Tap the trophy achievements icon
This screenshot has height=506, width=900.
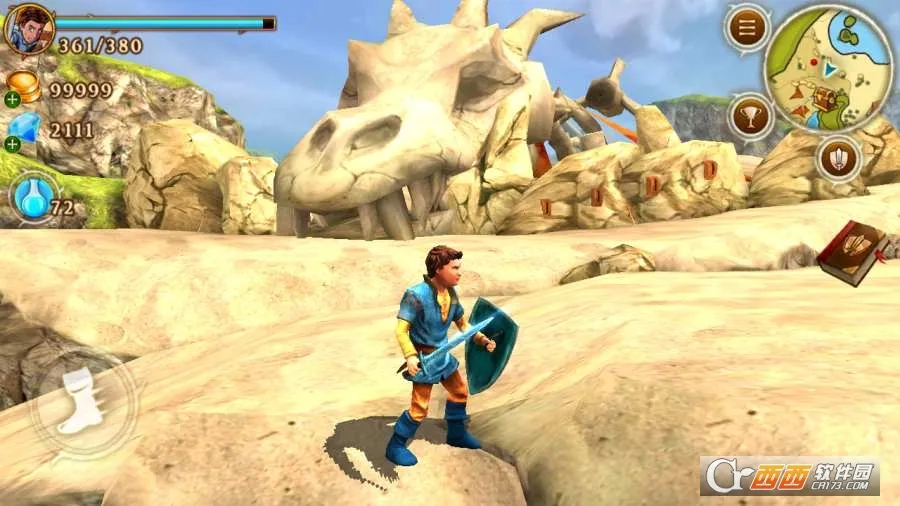coord(750,116)
